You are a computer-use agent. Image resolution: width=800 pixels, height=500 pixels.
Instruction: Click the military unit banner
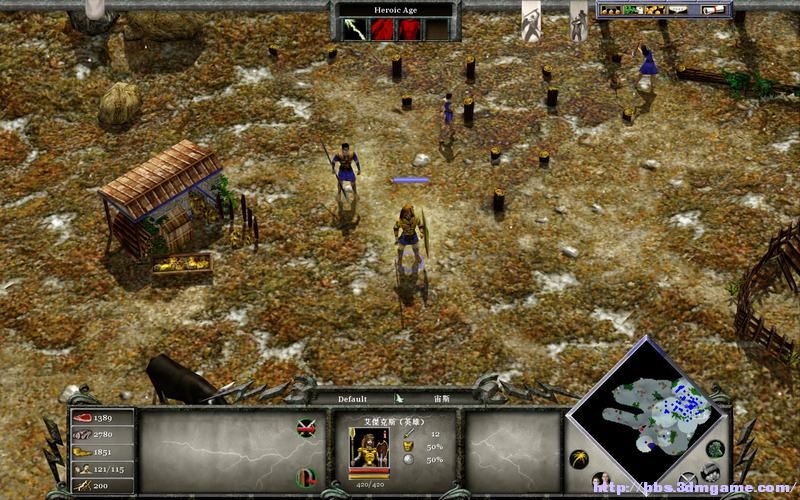pos(578,24)
